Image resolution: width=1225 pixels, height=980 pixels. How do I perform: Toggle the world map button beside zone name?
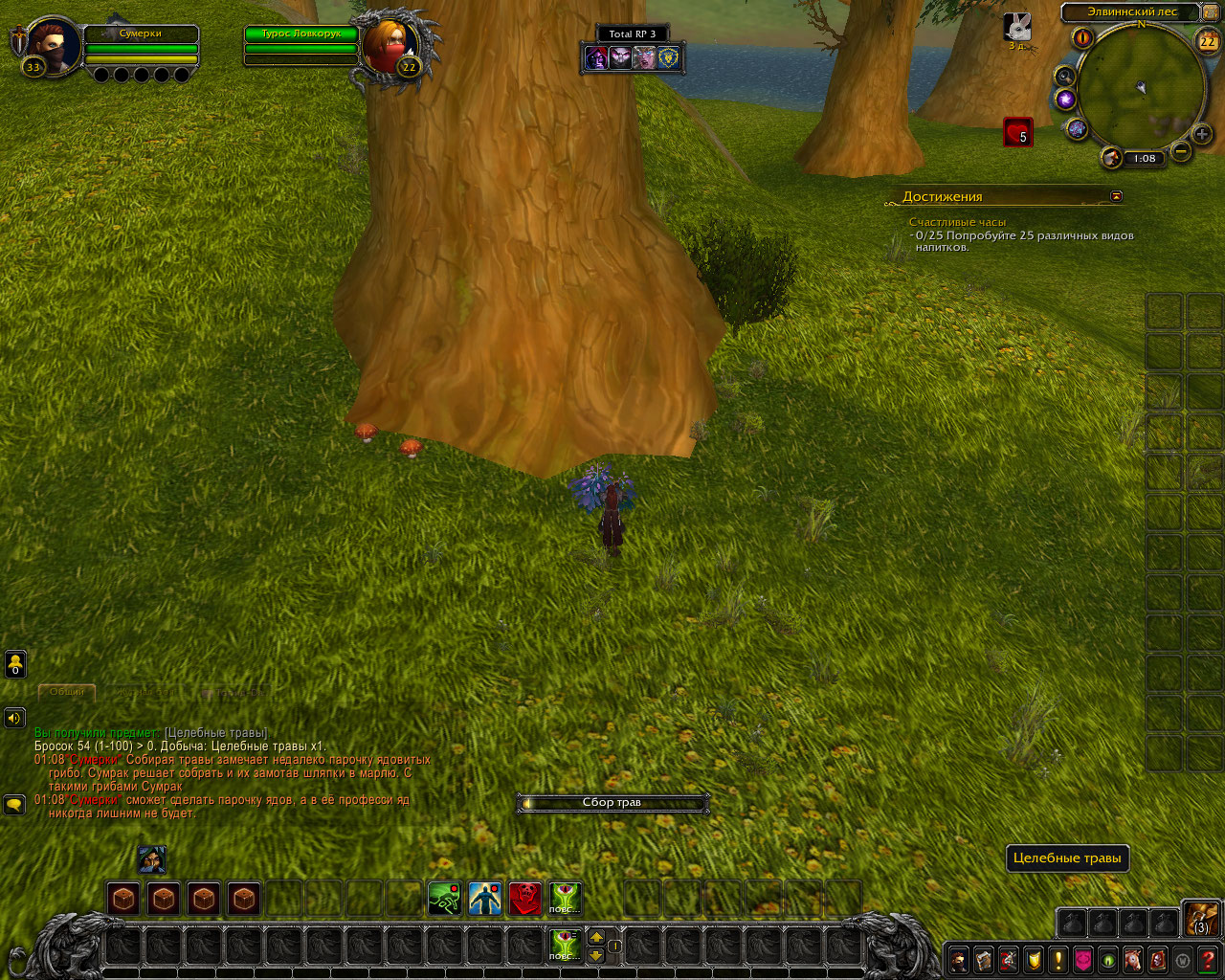[x=1211, y=12]
